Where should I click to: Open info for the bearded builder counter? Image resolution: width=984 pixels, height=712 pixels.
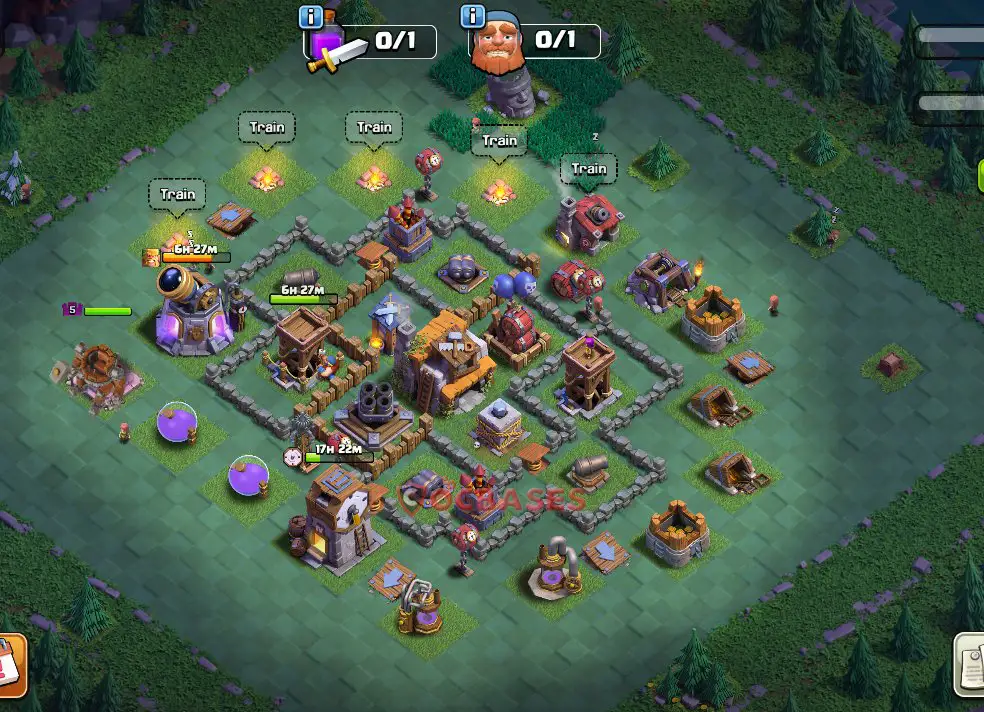click(x=471, y=17)
